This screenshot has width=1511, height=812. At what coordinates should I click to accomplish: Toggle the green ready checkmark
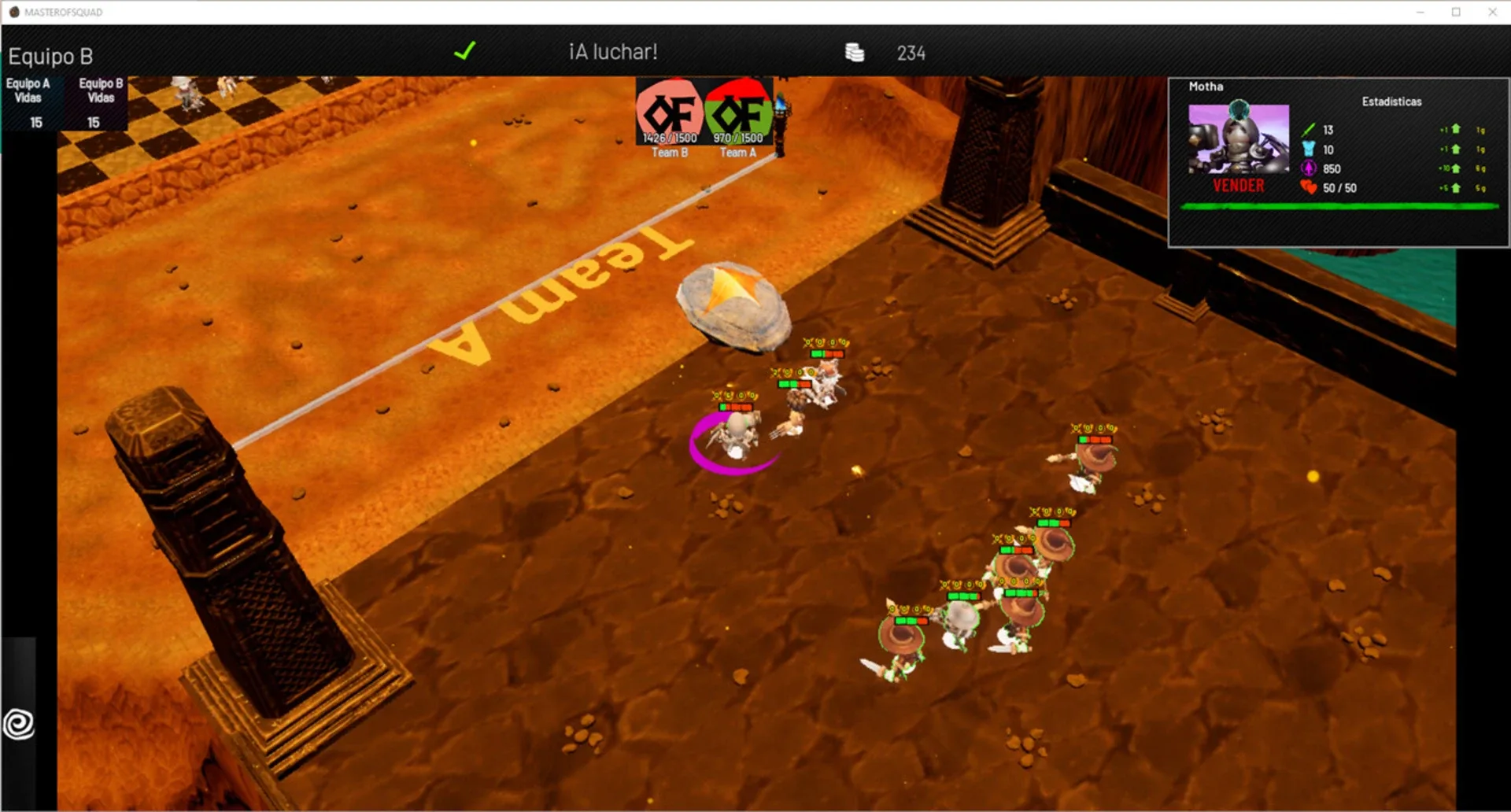465,52
